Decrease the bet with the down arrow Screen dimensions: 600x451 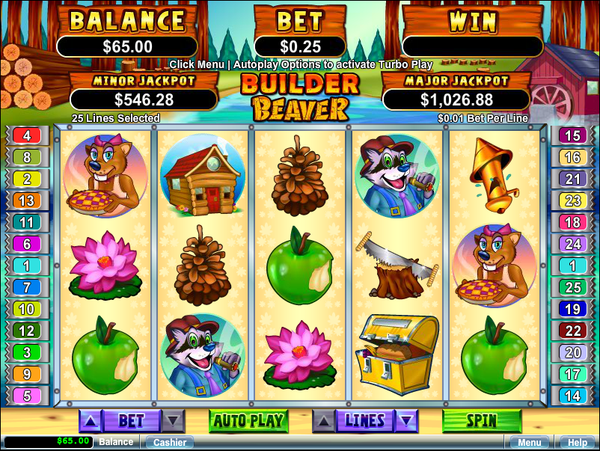point(173,421)
